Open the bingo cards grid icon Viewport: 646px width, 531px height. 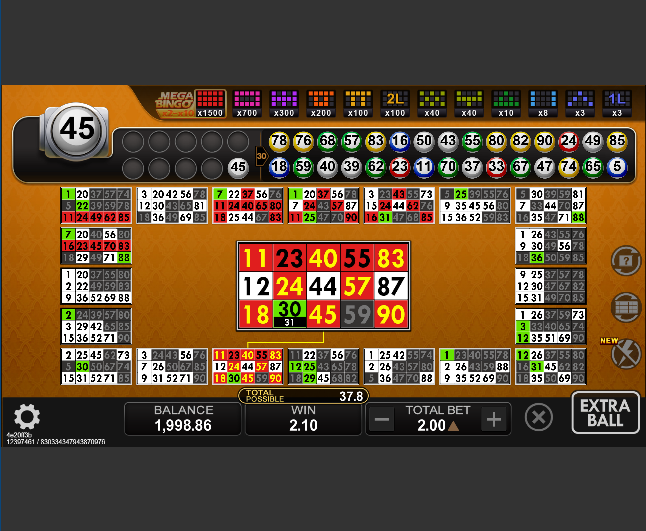[x=625, y=306]
